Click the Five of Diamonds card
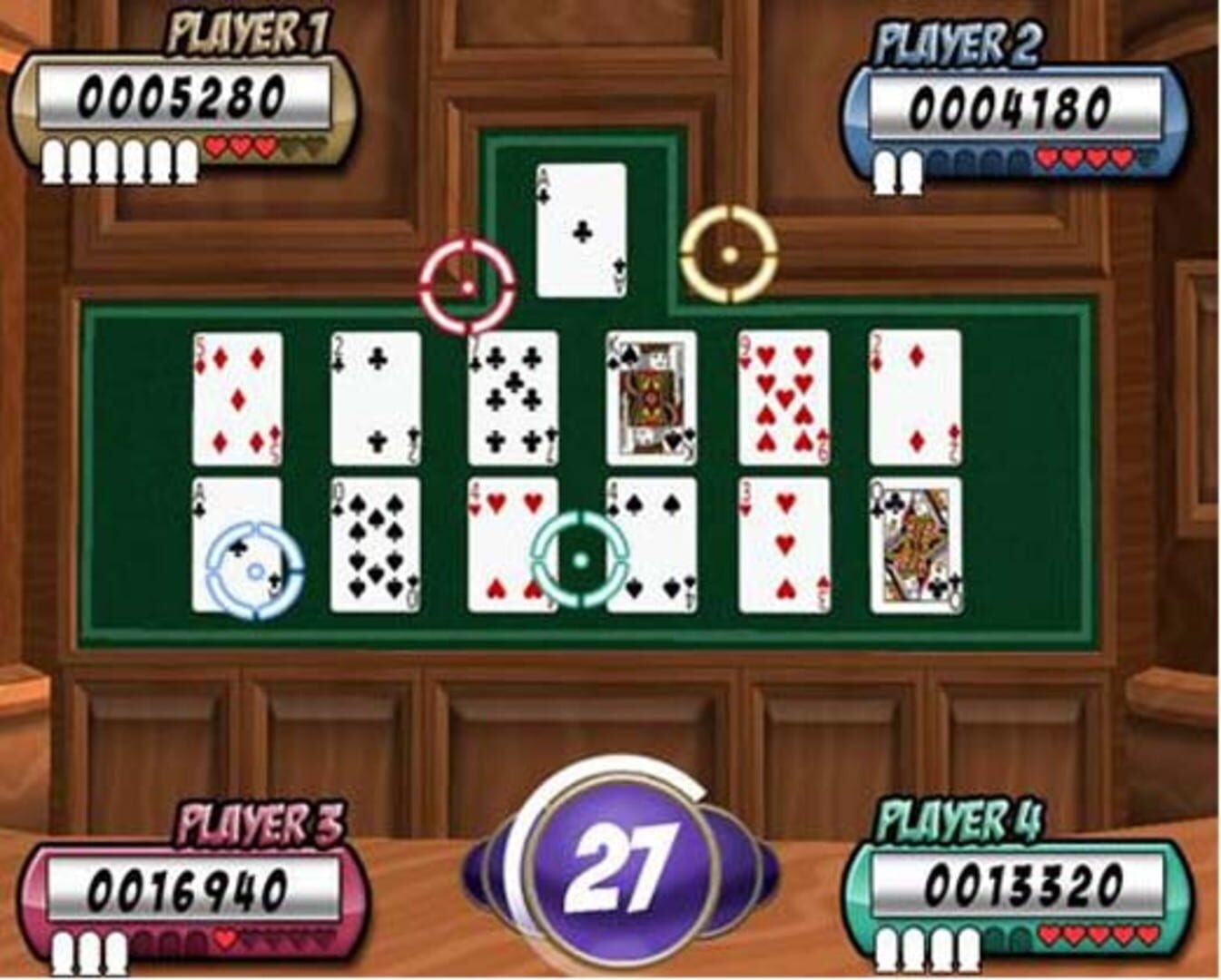Screen dimensions: 1221x980 (x=236, y=399)
